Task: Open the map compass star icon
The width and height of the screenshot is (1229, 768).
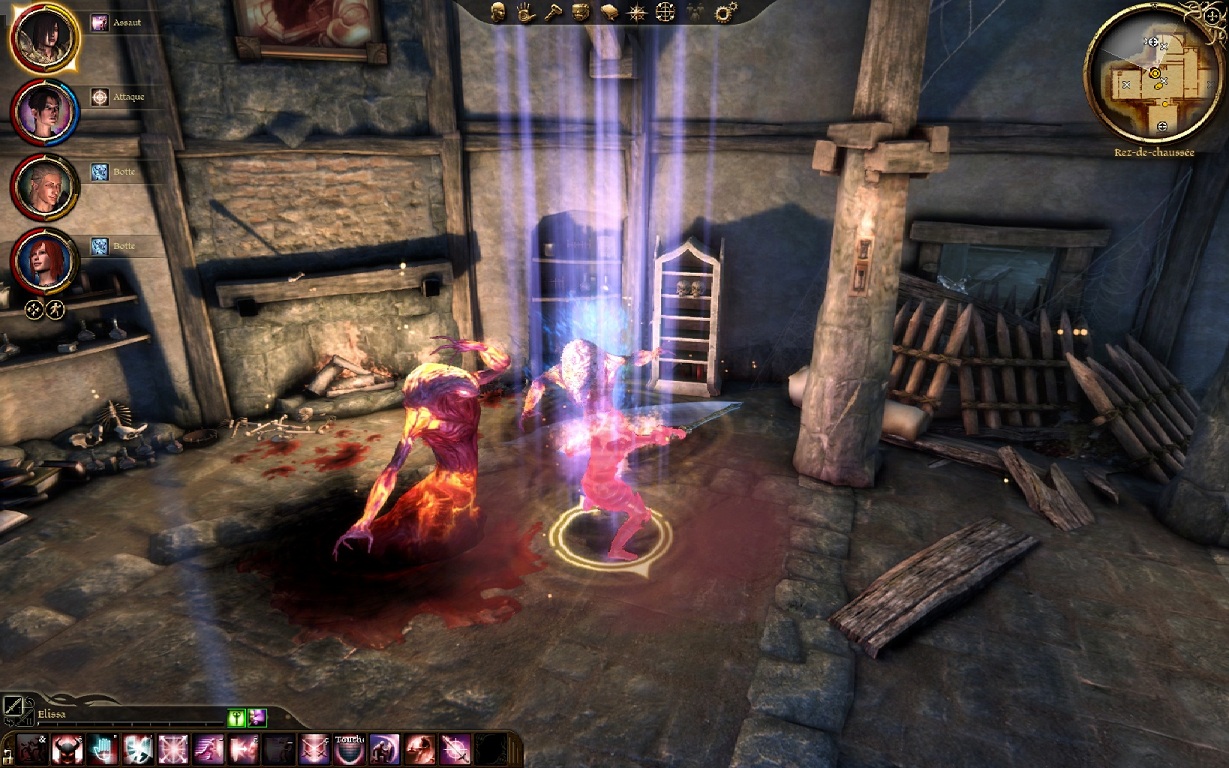Action: point(636,12)
